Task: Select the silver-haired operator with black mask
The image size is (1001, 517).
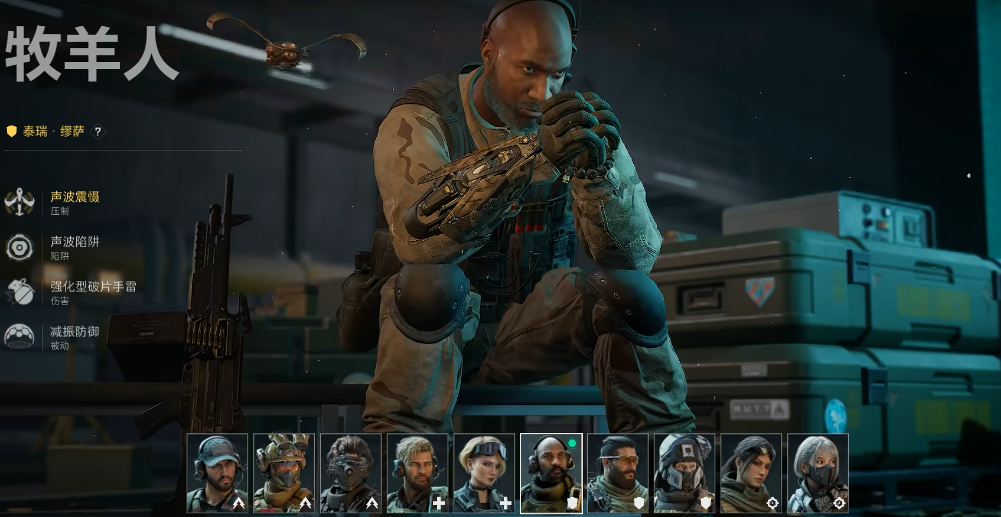Action: 818,473
